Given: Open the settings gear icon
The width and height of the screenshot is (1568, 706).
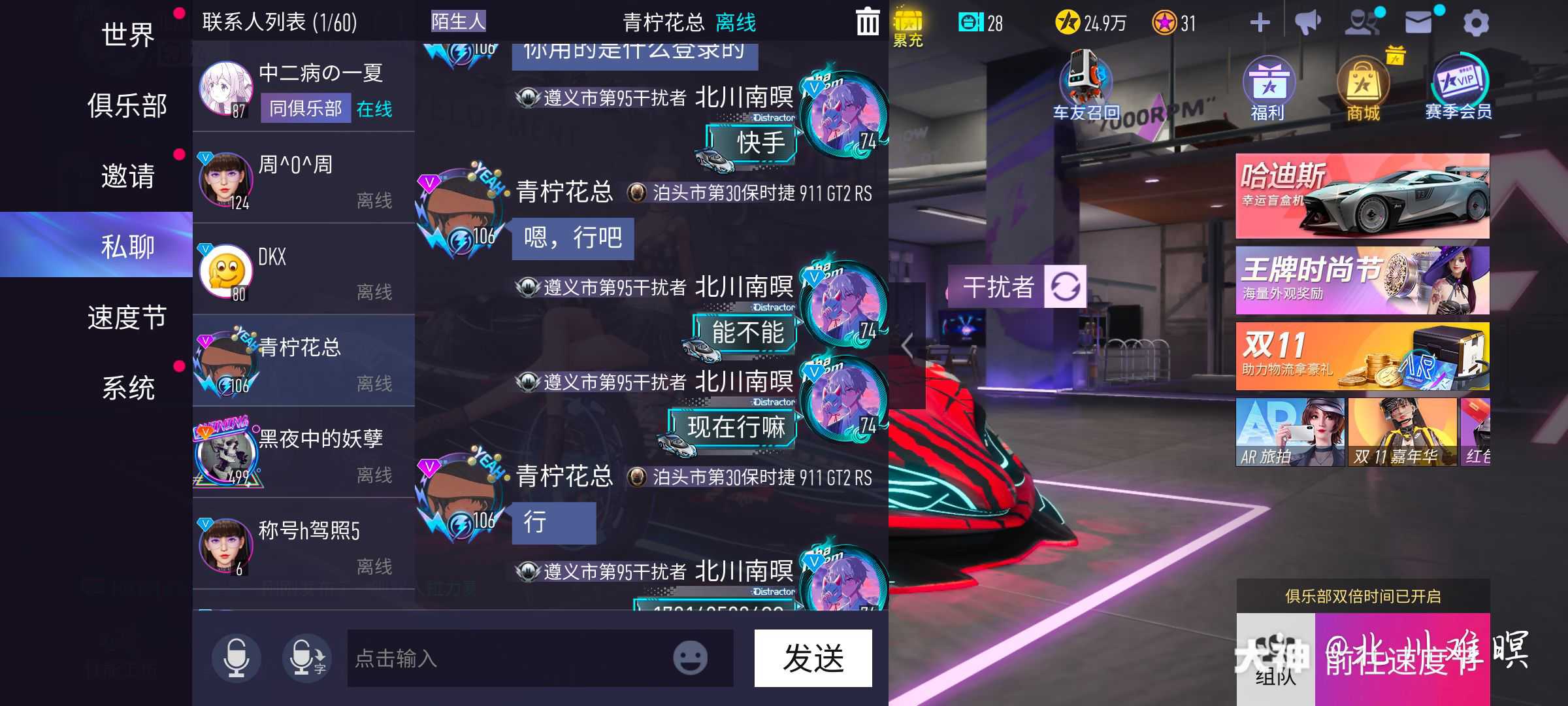Looking at the screenshot, I should coord(1477,21).
